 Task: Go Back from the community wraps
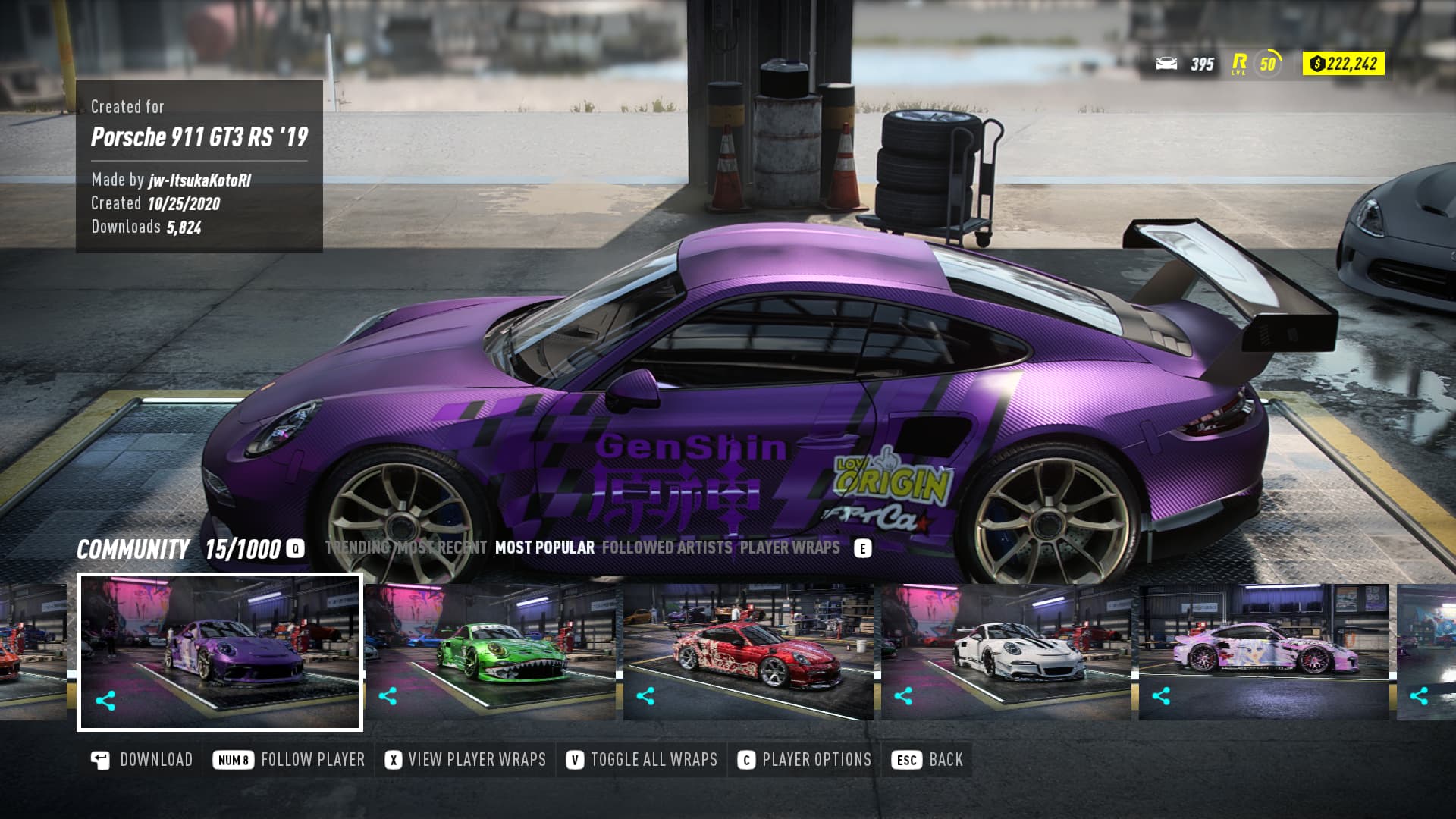[928, 760]
